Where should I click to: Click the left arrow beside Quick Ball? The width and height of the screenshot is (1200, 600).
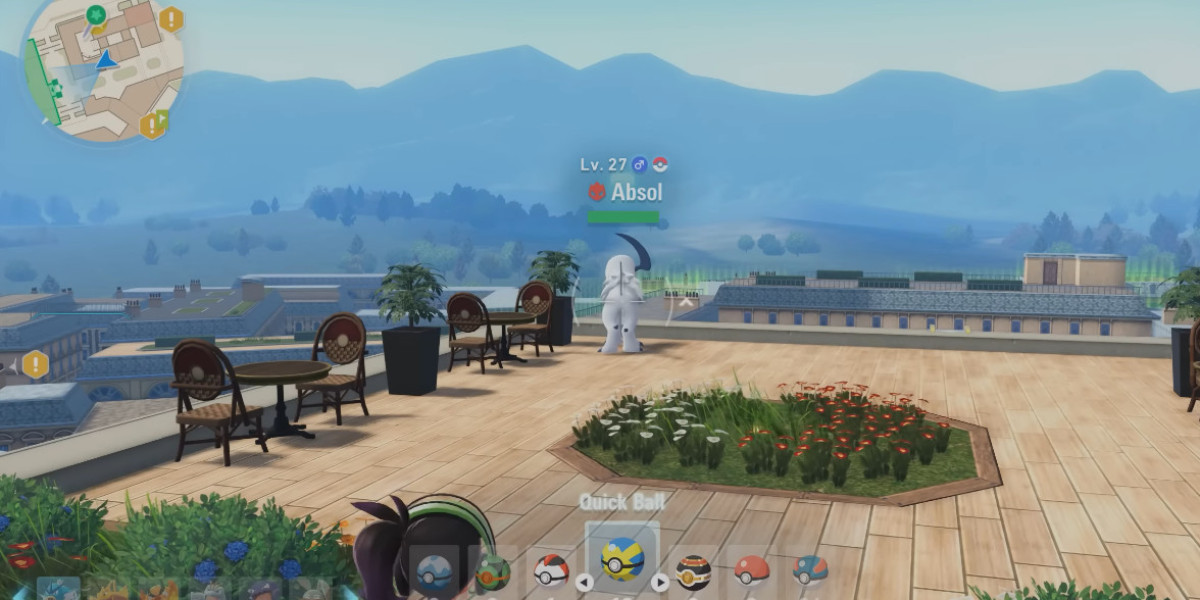click(585, 582)
